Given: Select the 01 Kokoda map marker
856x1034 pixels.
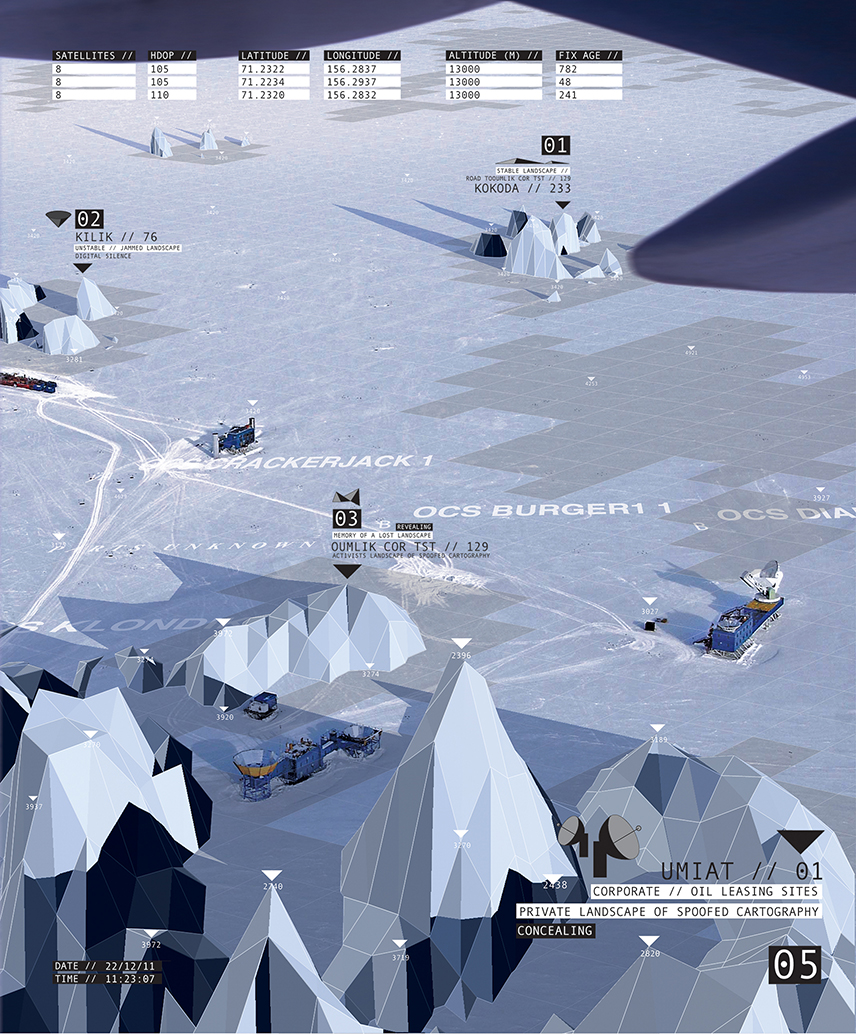Looking at the screenshot, I should [555, 146].
